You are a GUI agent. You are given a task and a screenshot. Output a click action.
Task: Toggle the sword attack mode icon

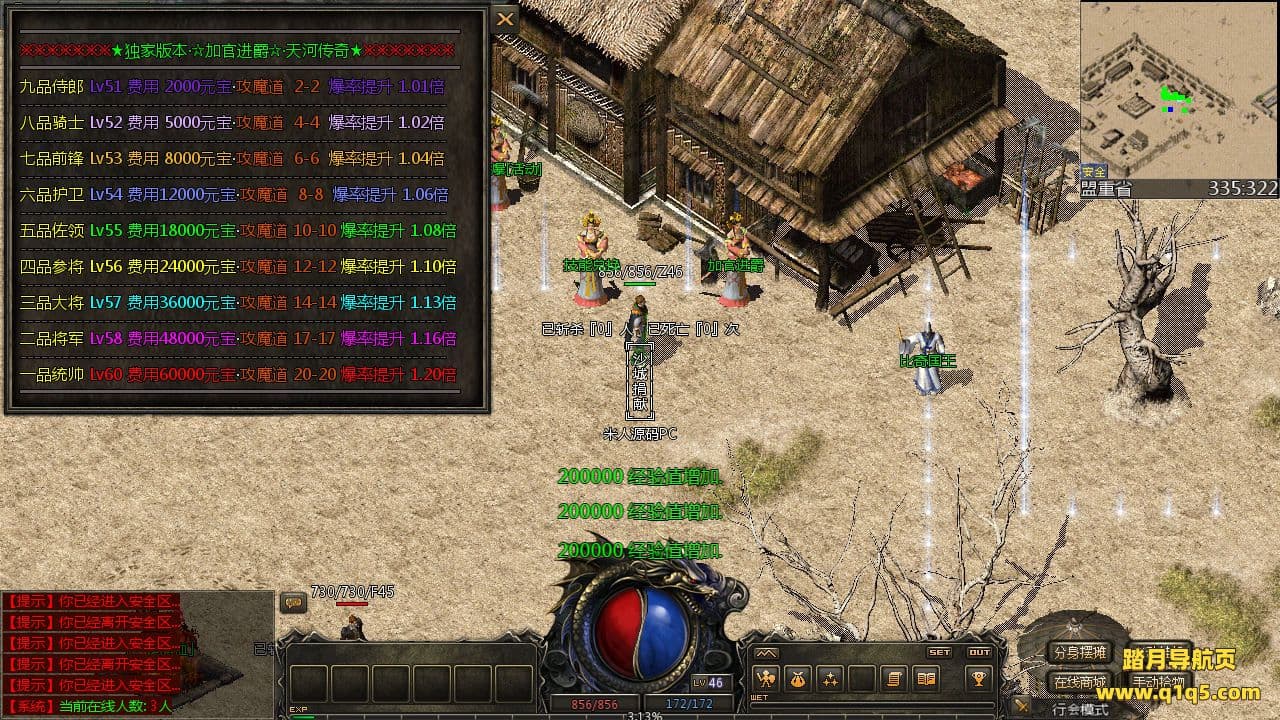click(1021, 706)
